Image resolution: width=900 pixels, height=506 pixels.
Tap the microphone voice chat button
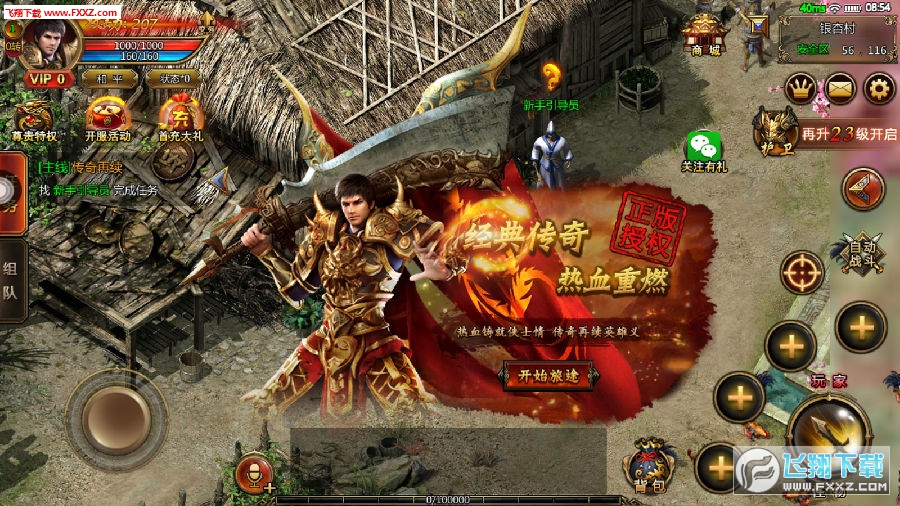click(253, 471)
